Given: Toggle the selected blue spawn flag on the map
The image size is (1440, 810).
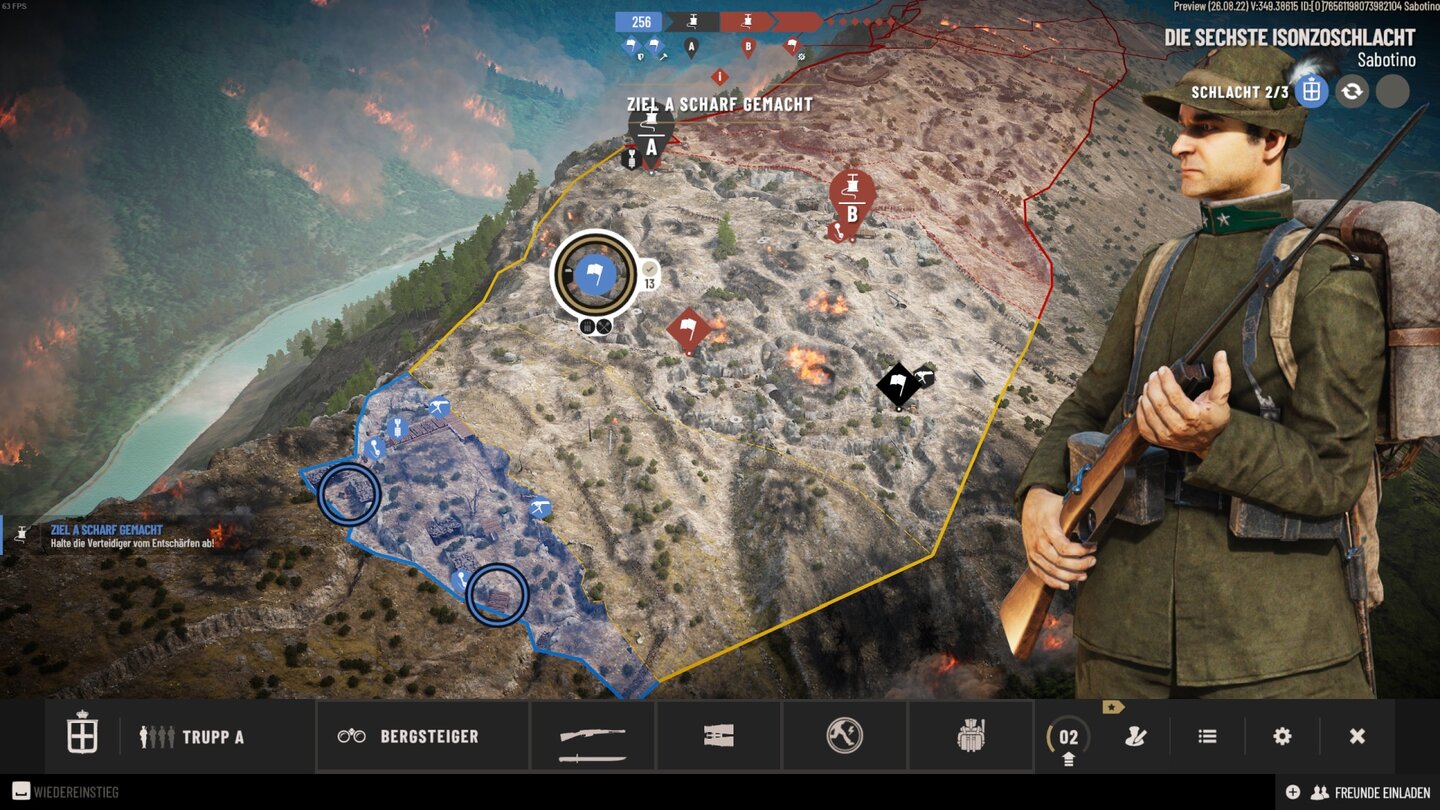Looking at the screenshot, I should (597, 272).
